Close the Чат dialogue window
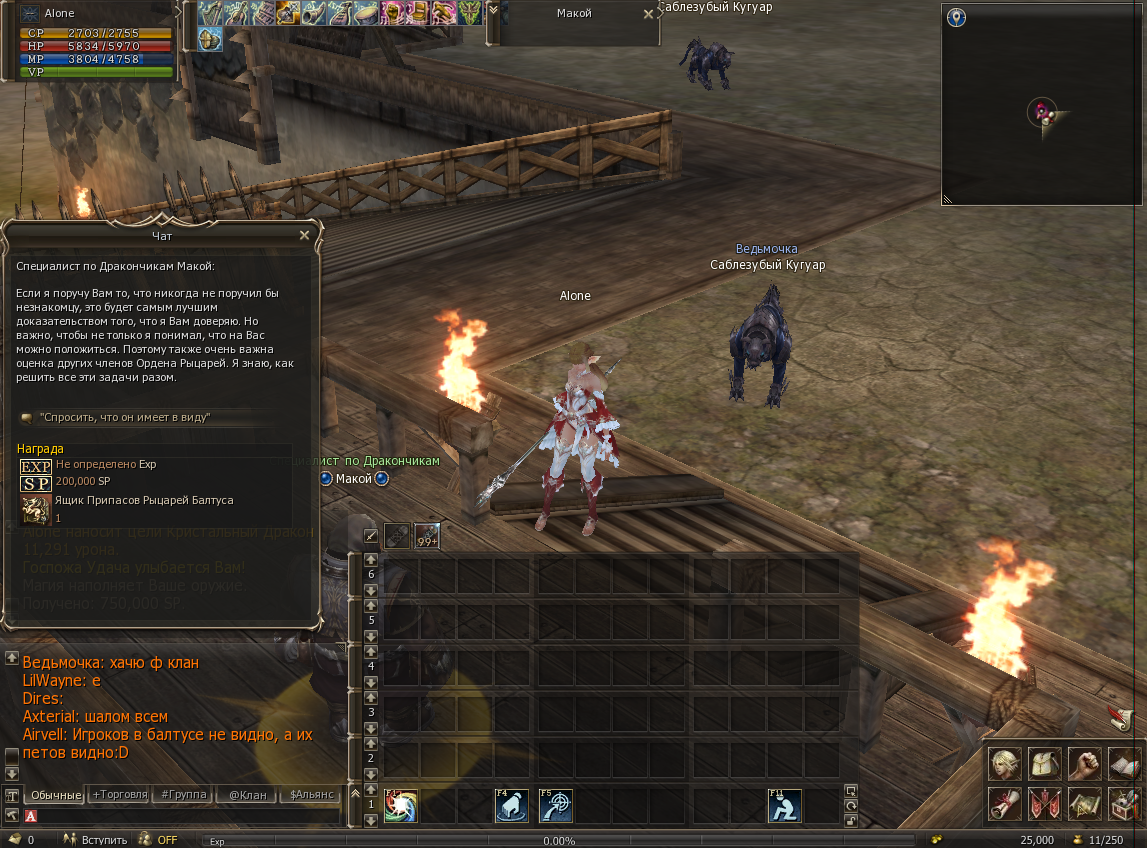This screenshot has height=848, width=1147. tap(305, 235)
